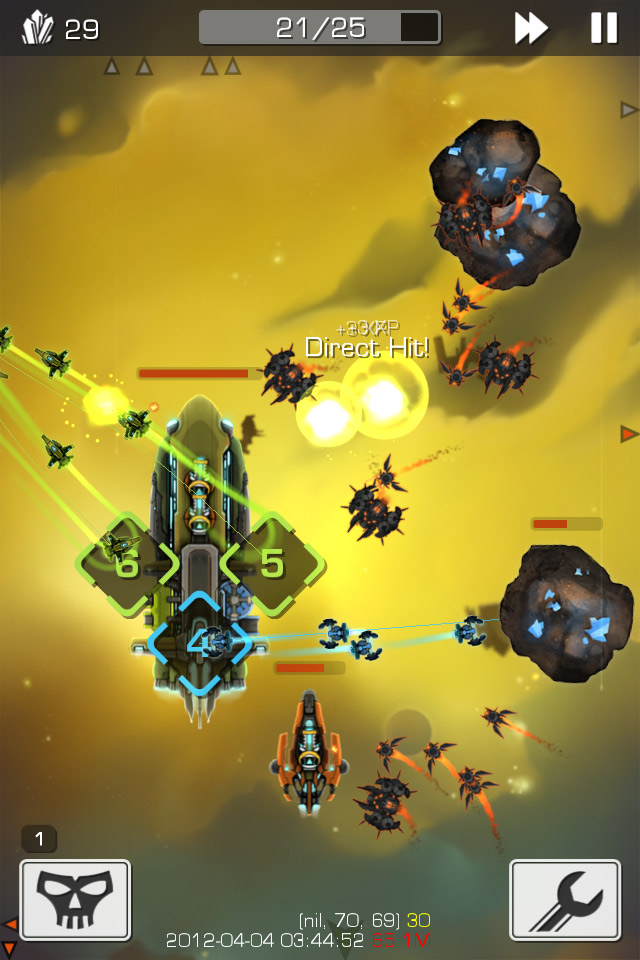Activate the skull special ability button
This screenshot has height=960, width=640.
point(75,900)
